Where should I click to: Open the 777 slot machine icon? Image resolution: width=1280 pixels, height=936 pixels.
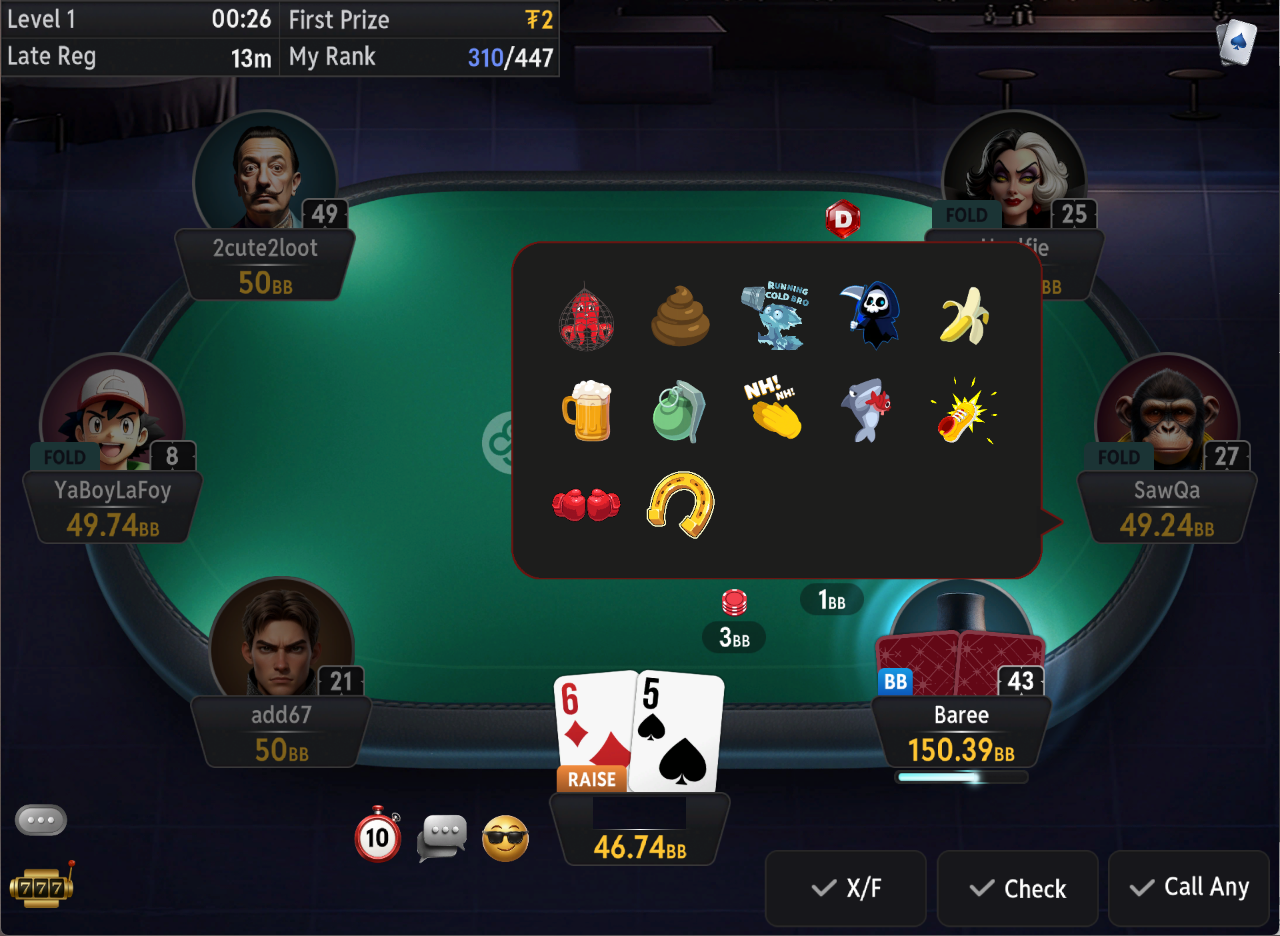pos(41,884)
